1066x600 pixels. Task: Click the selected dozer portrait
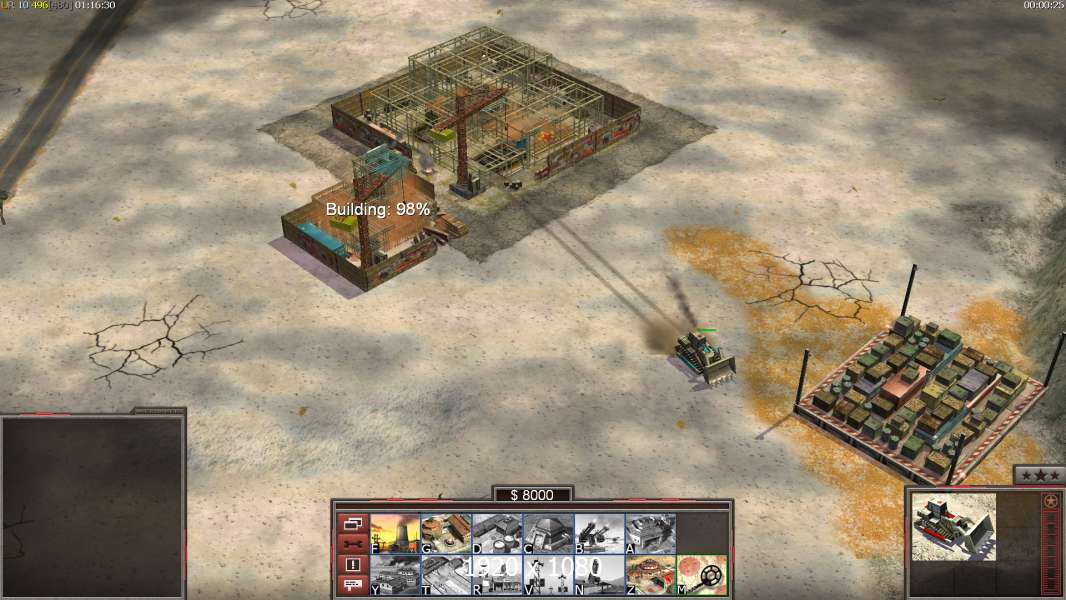955,526
